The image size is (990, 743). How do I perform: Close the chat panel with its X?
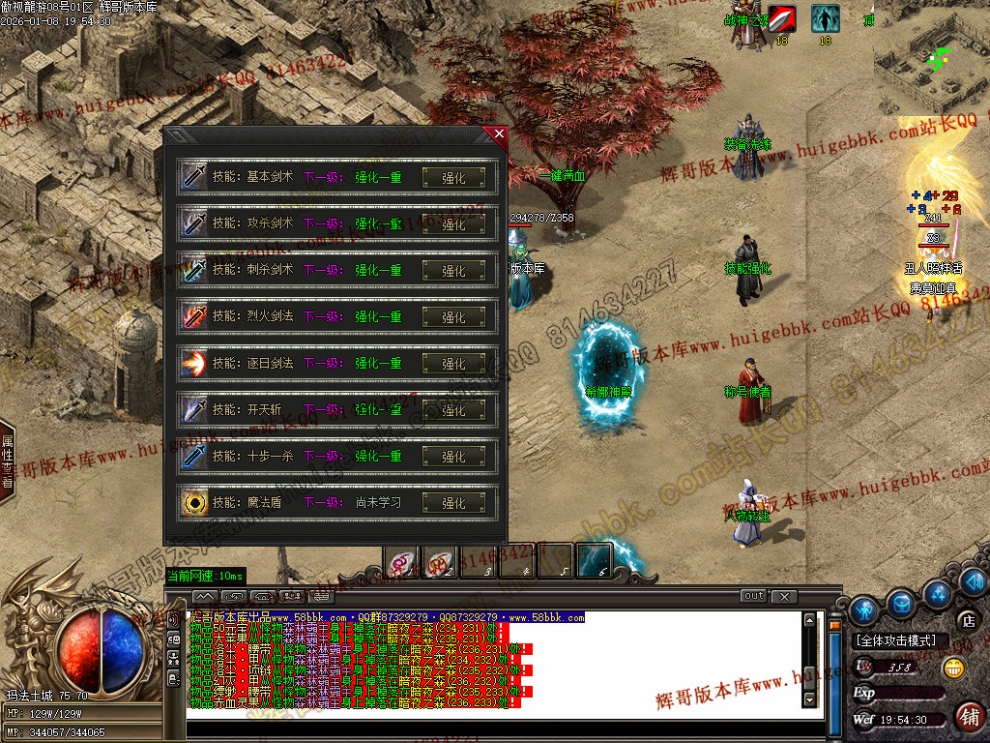click(x=785, y=597)
